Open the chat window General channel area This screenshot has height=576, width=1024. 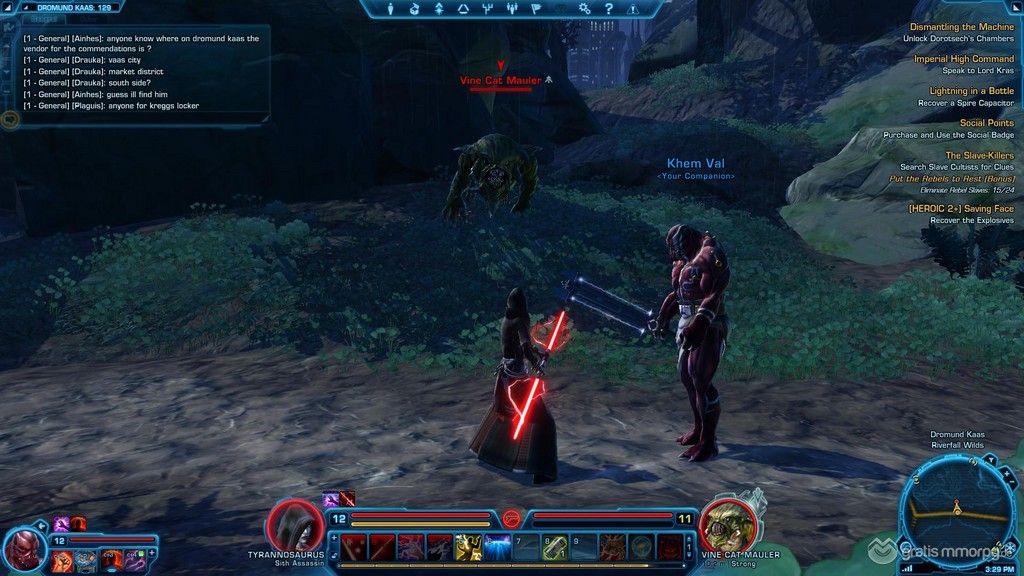[x=140, y=72]
